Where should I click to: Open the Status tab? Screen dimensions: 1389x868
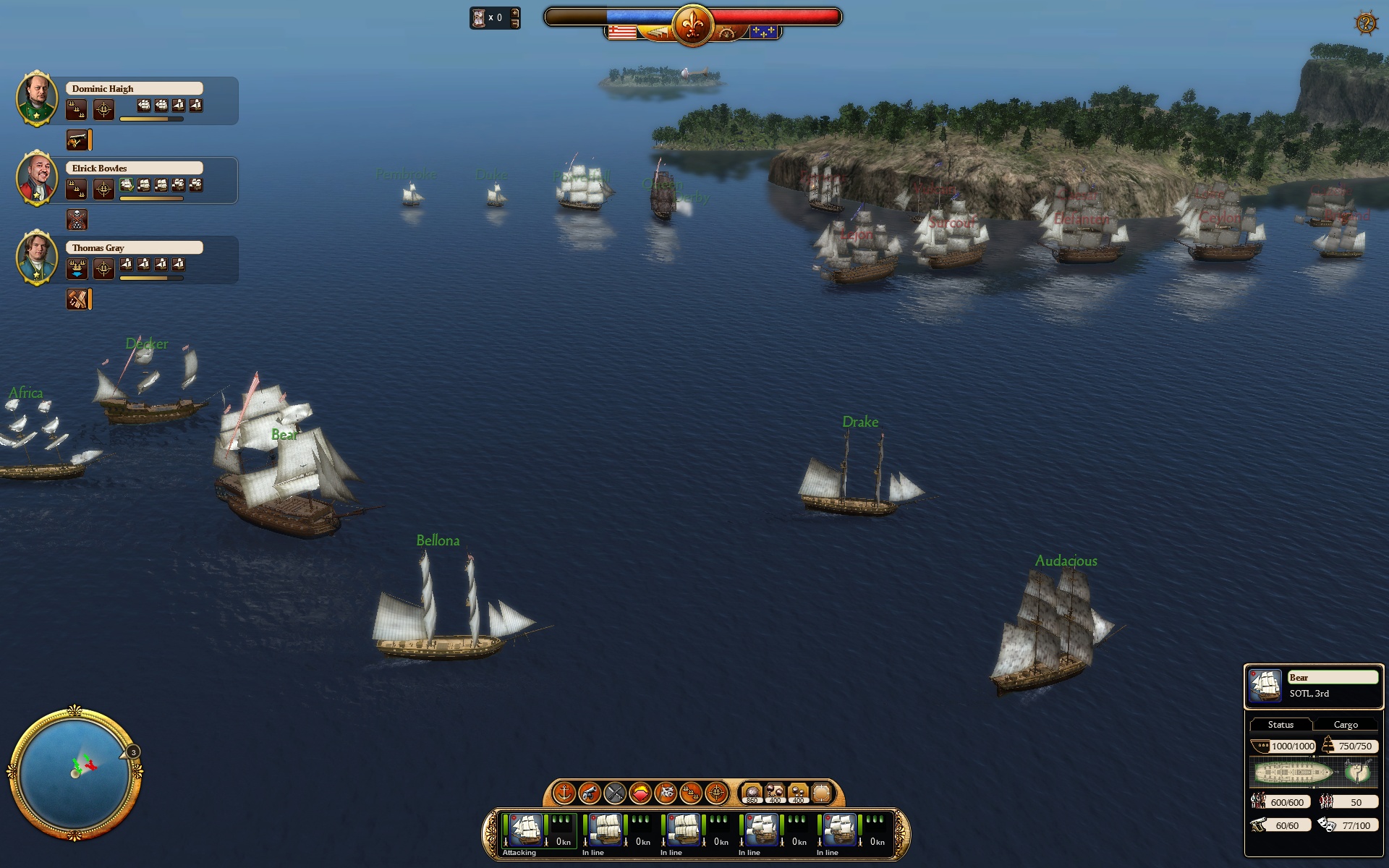(x=1280, y=724)
